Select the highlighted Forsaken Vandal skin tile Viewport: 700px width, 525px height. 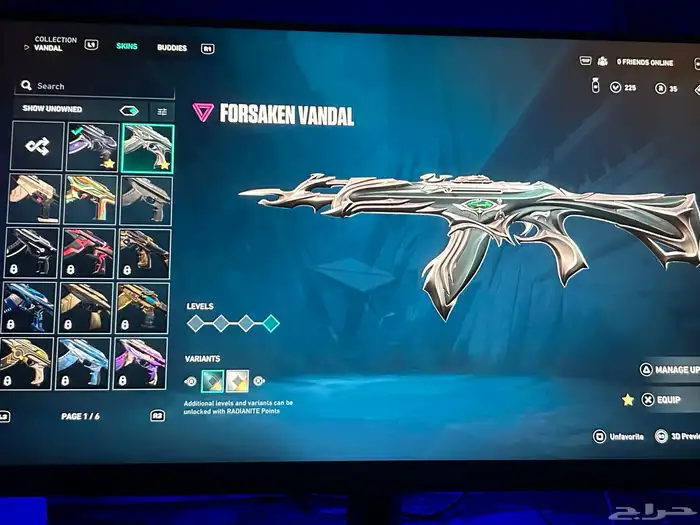point(147,147)
